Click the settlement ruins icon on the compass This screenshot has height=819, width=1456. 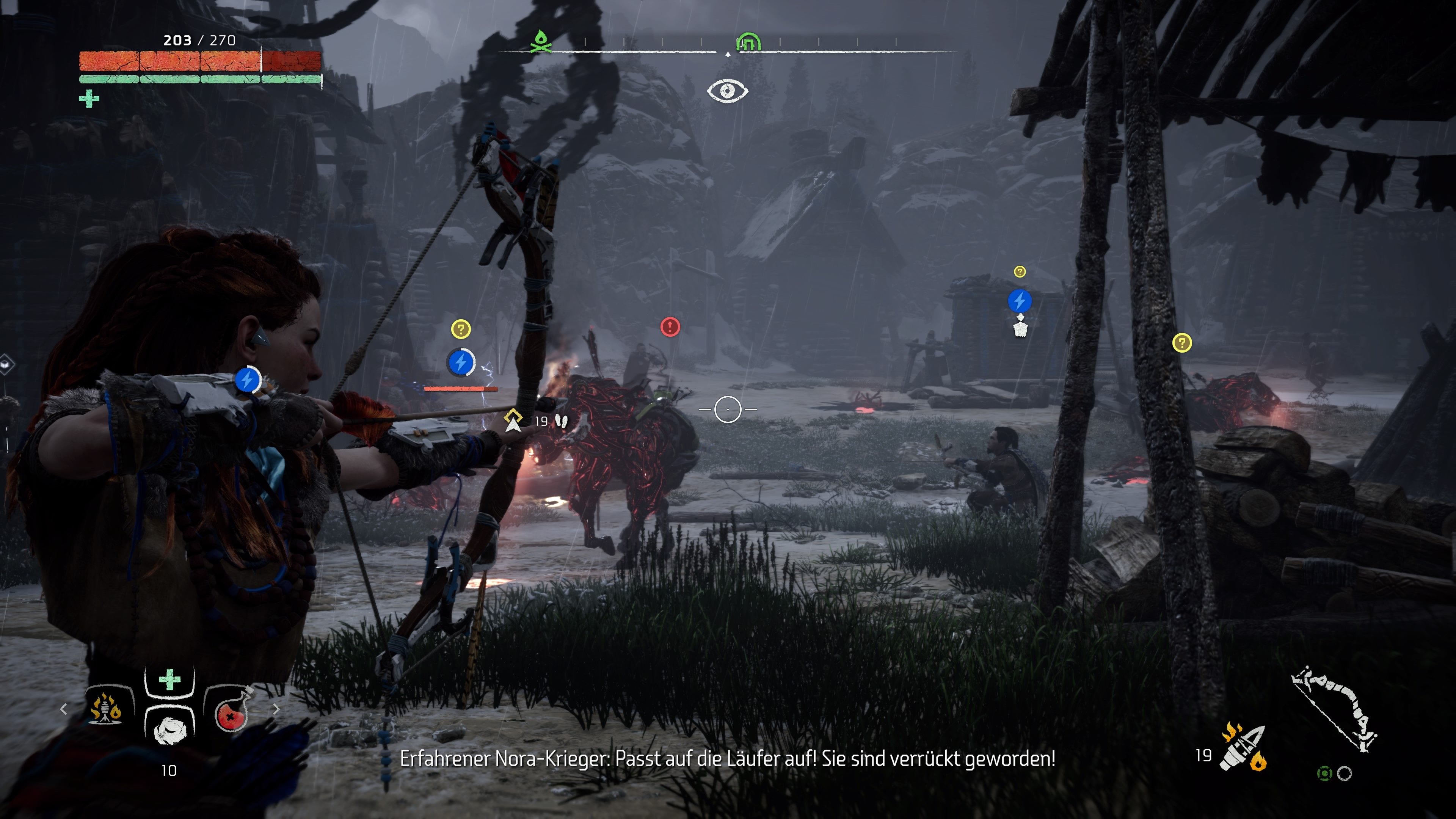[x=748, y=42]
